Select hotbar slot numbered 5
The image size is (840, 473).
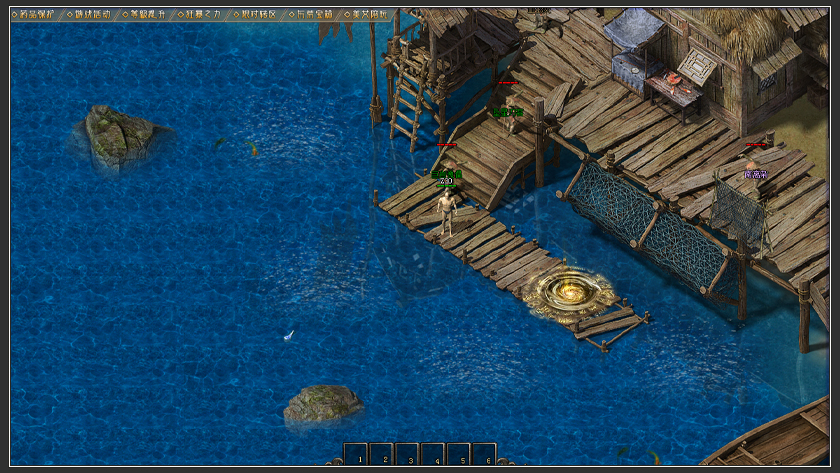(459, 455)
